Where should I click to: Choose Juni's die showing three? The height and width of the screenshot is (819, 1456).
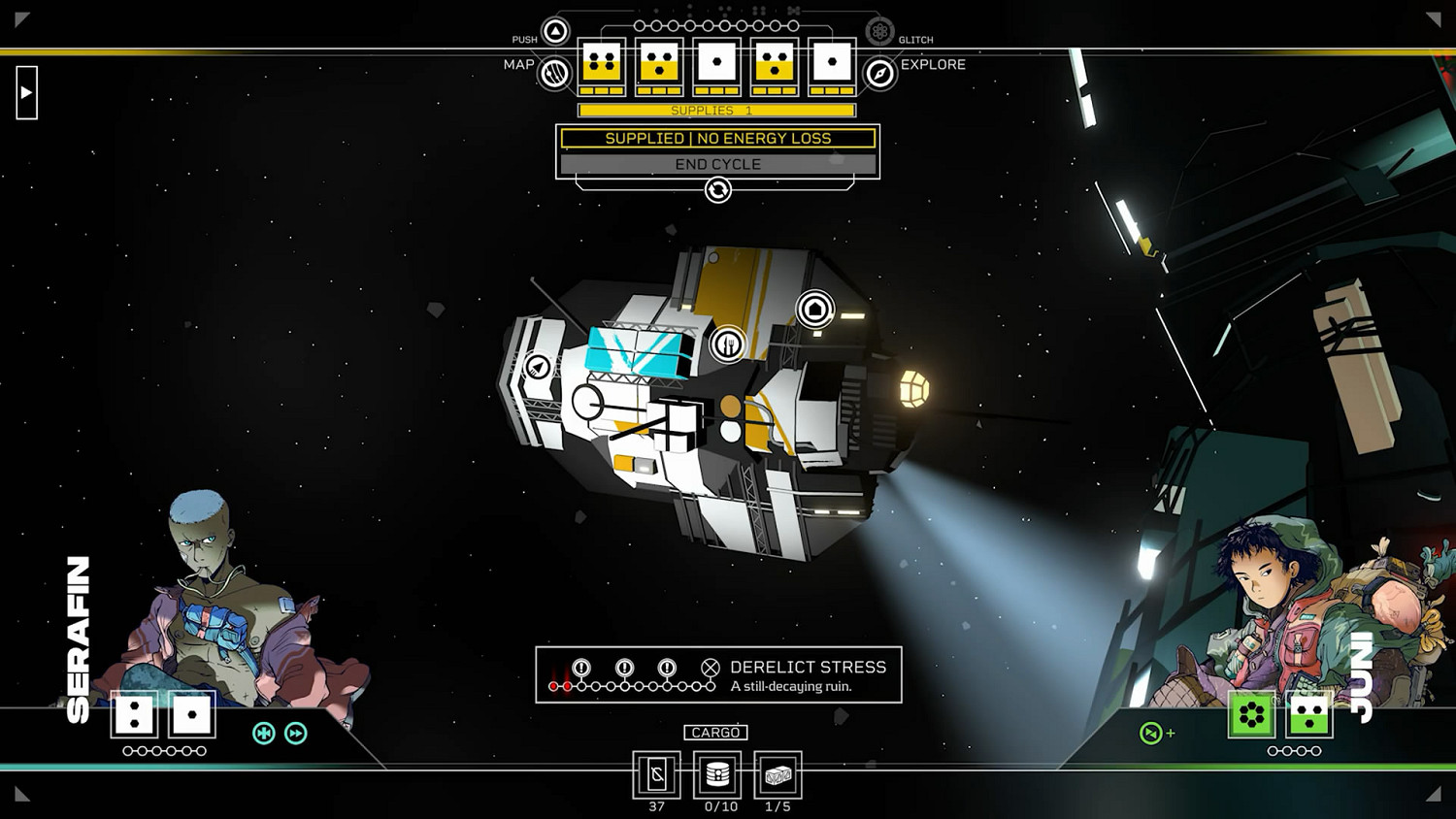click(1308, 715)
